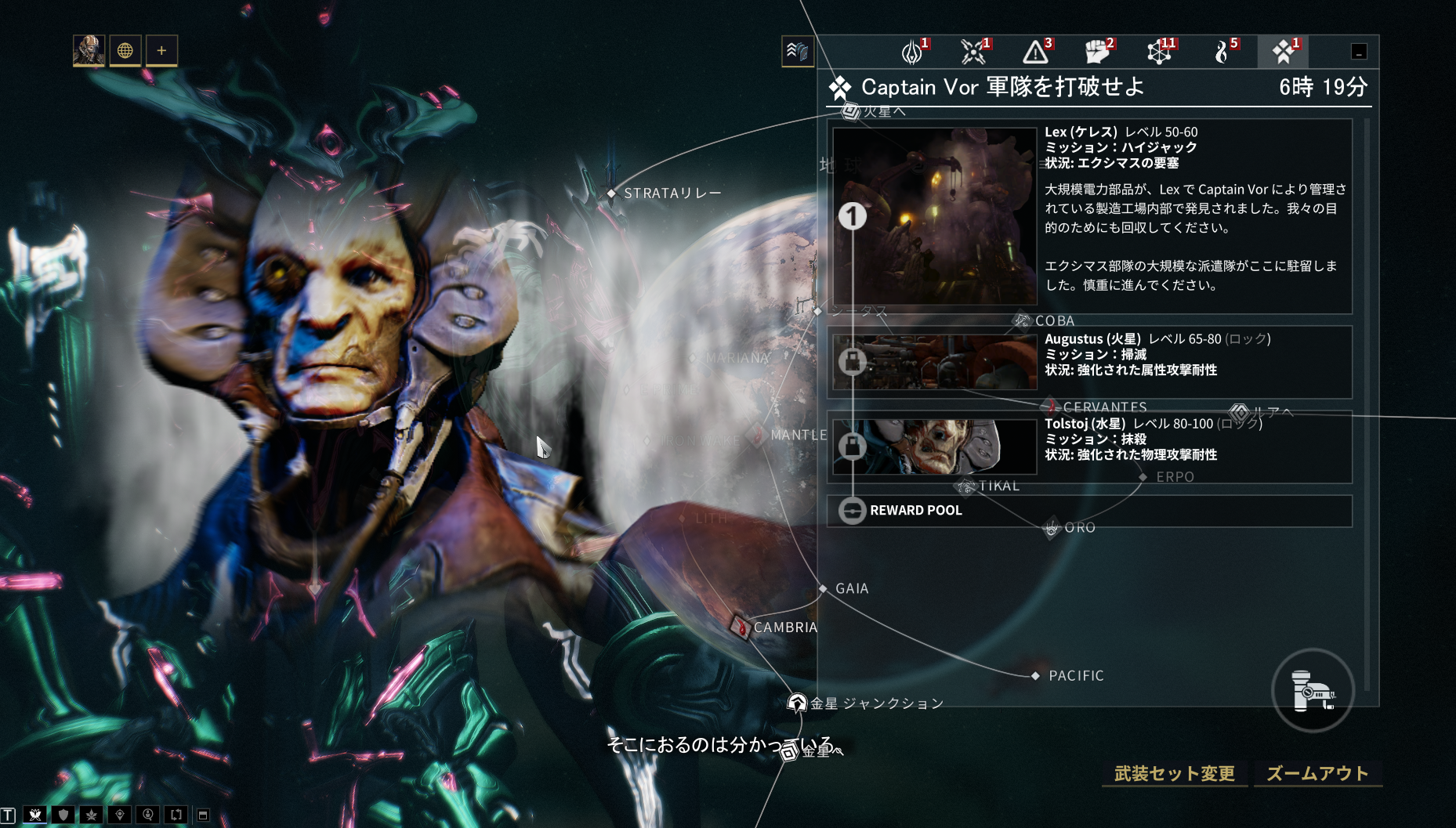The height and width of the screenshot is (828, 1456).
Task: Open the navigation console round icon
Action: [x=1313, y=690]
